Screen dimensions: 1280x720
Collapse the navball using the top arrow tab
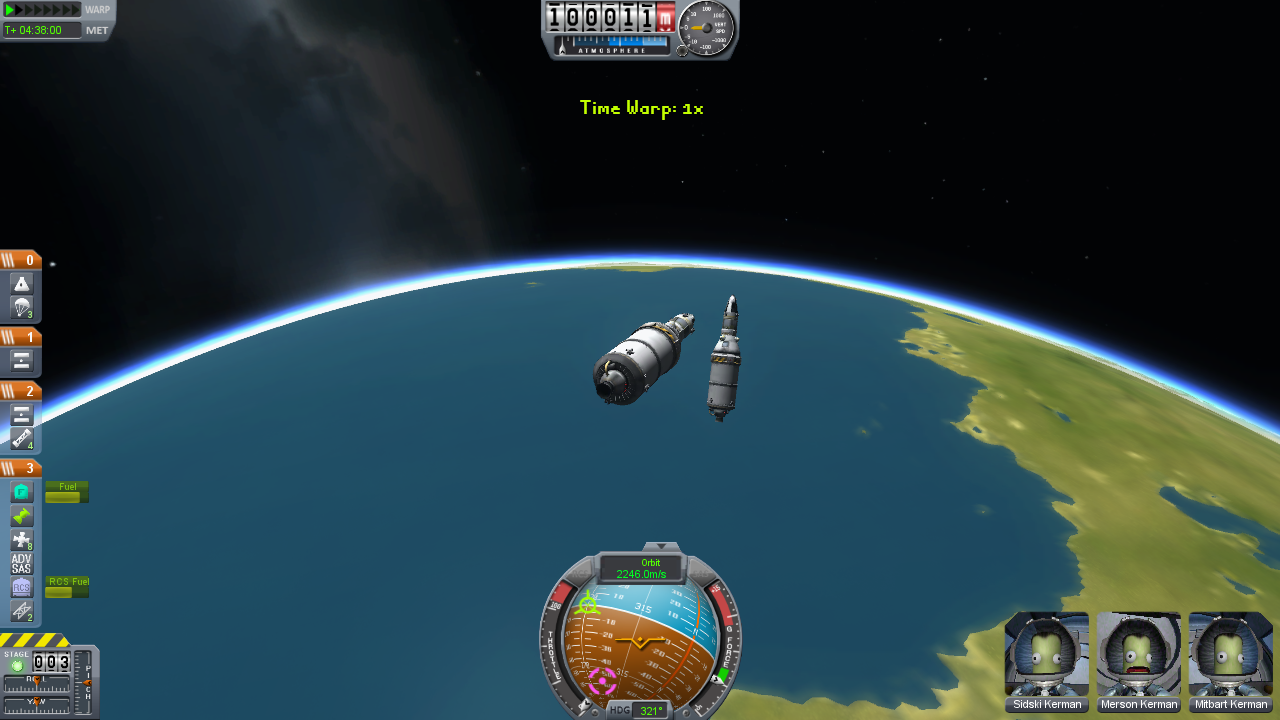point(660,547)
